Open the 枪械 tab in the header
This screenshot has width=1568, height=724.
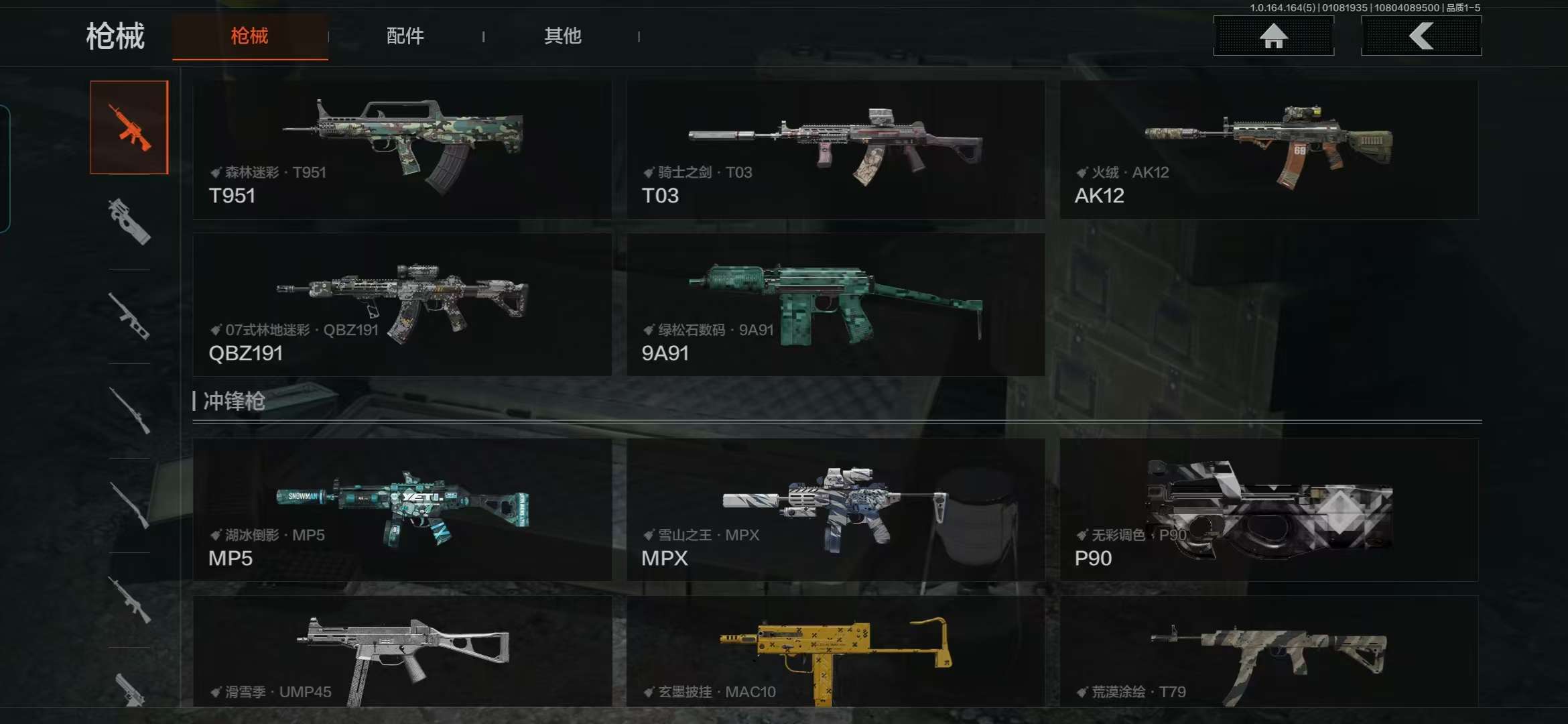250,36
